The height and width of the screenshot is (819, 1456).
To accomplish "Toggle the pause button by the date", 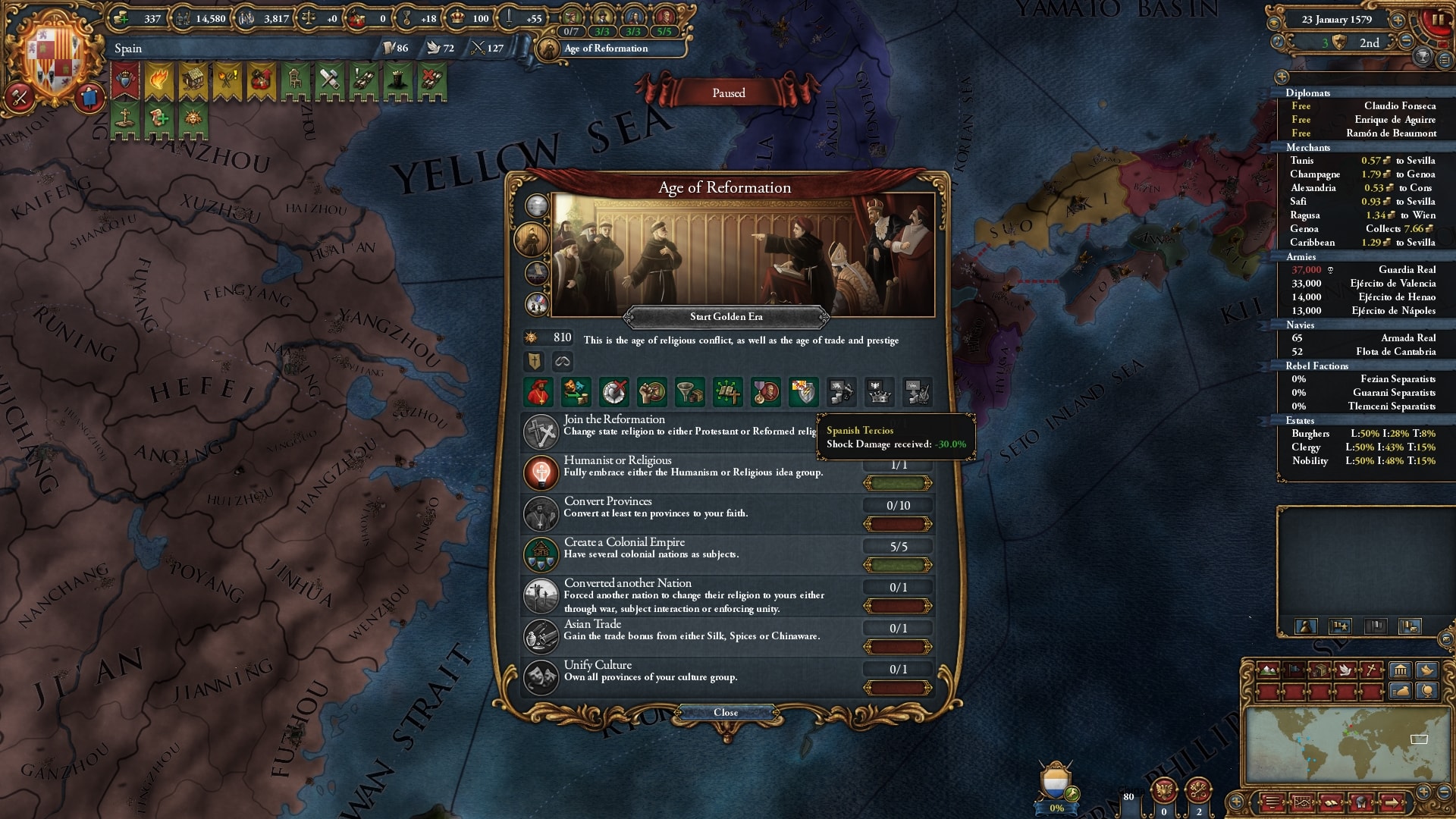I will click(1437, 20).
